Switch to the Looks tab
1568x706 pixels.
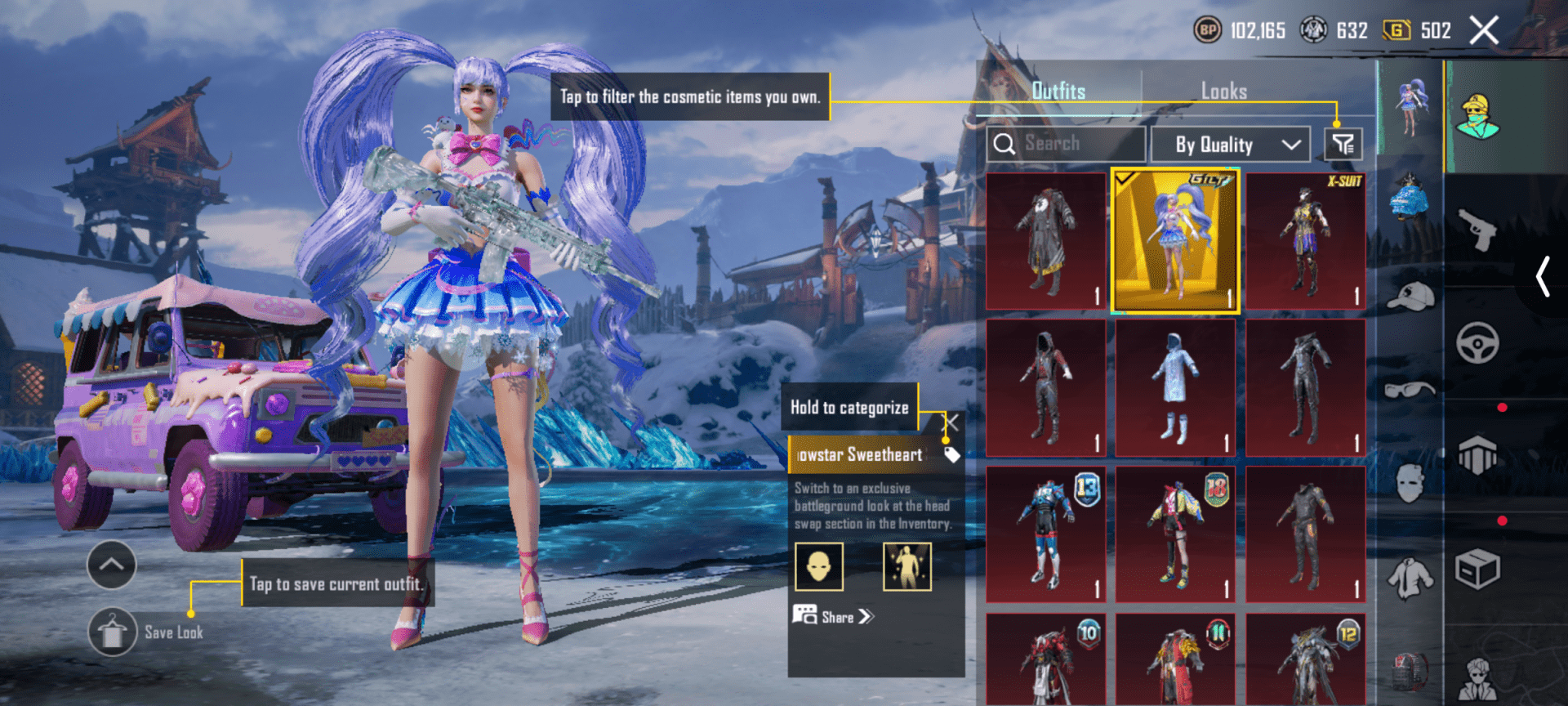[x=1223, y=91]
